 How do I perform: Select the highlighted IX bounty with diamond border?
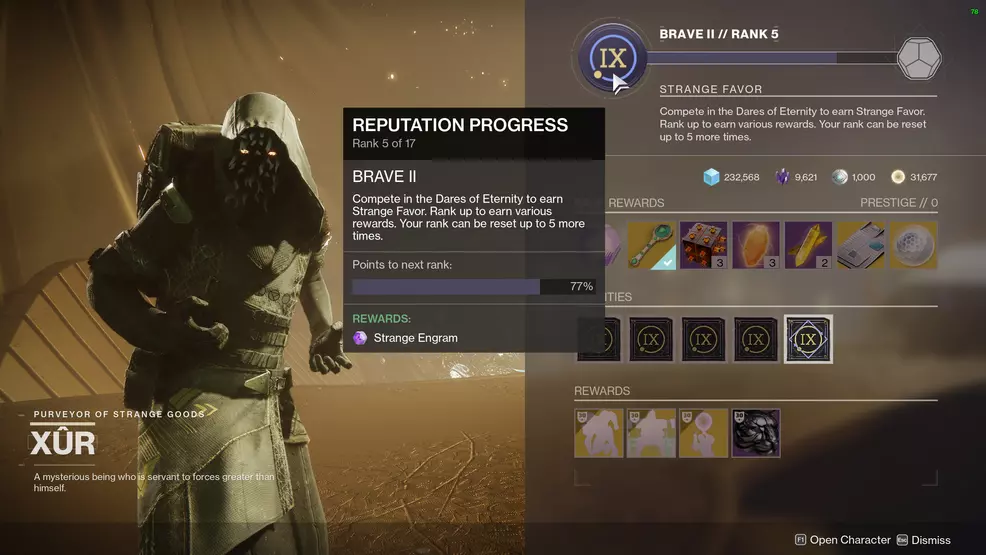808,339
